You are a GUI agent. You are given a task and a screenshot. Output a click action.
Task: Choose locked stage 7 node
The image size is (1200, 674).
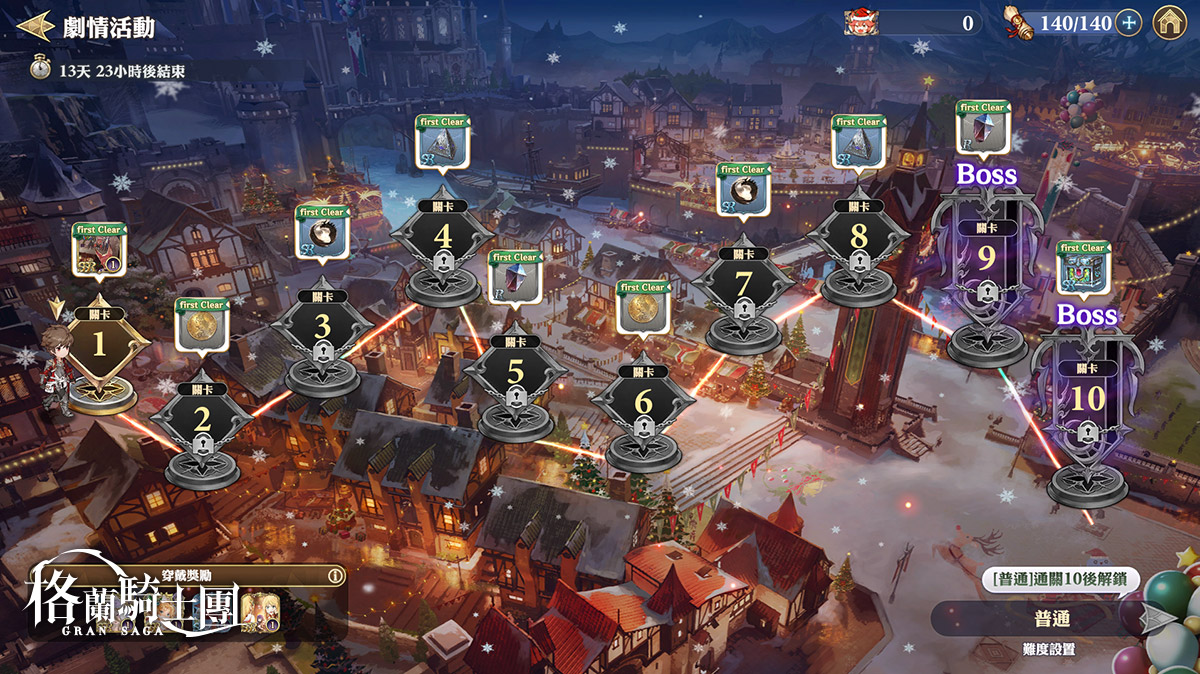[x=743, y=286]
